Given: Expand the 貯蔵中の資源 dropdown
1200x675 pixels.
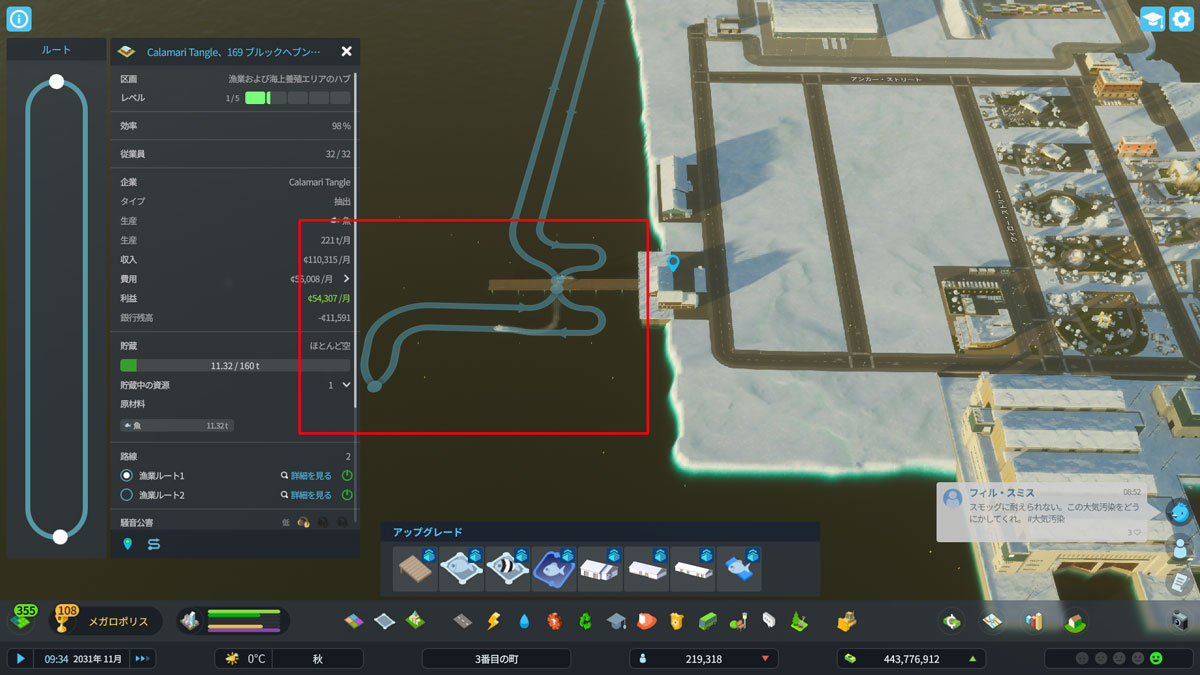Looking at the screenshot, I should coord(346,384).
